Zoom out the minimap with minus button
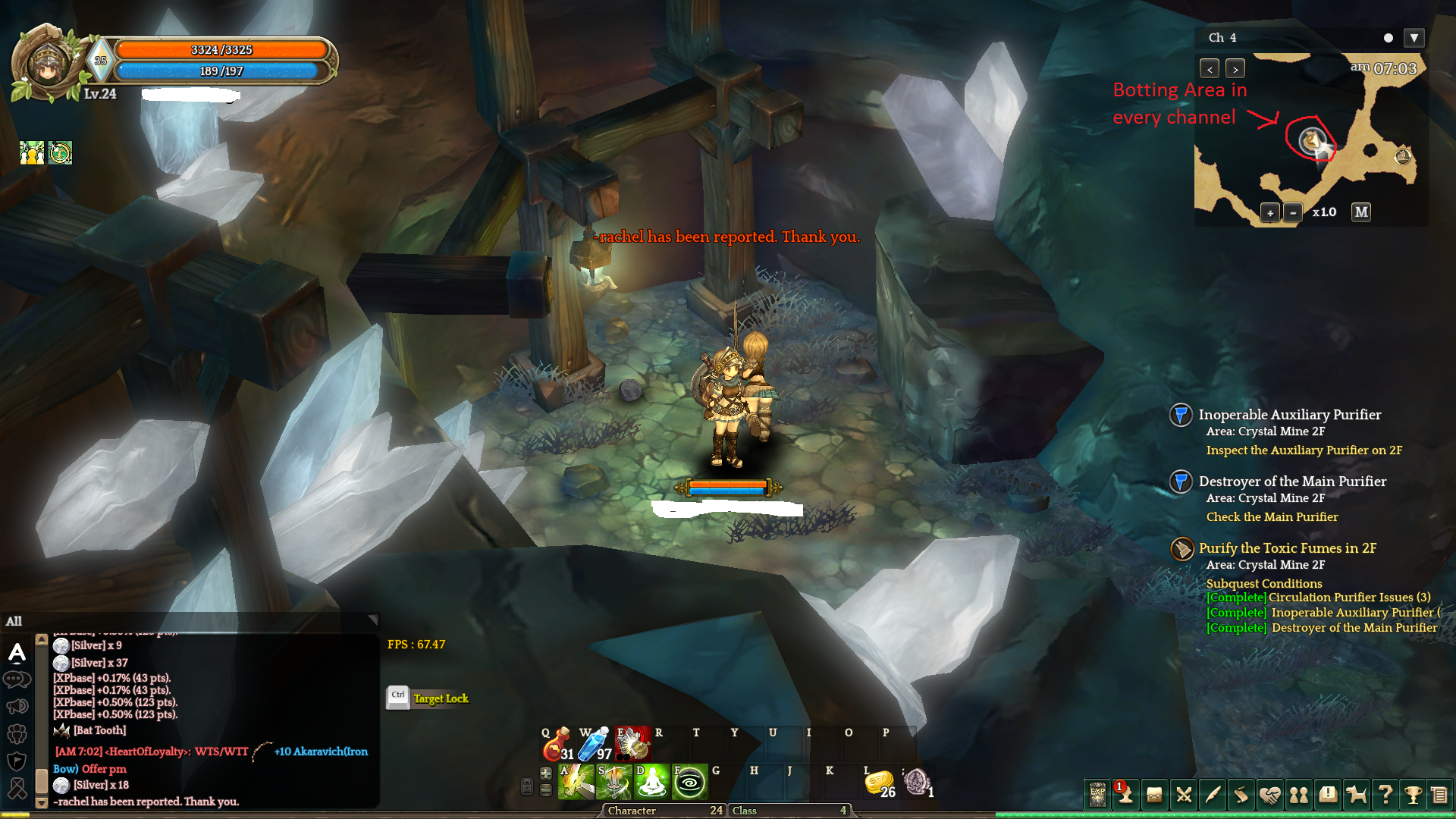 (1293, 212)
